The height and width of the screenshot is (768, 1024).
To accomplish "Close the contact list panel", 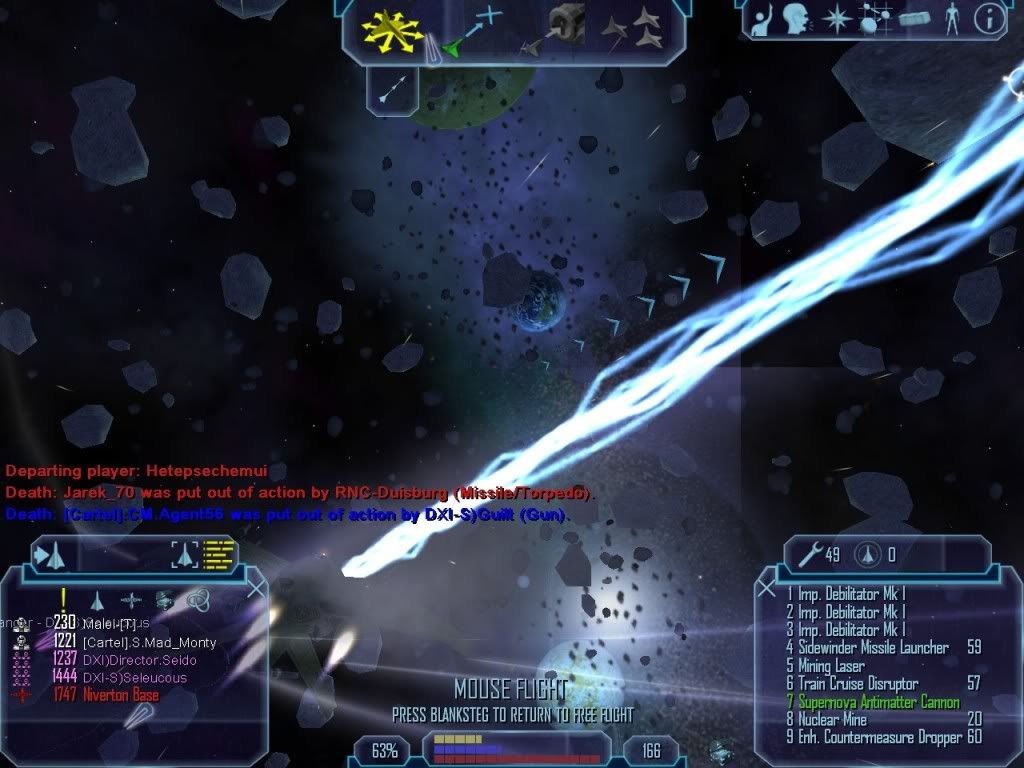I will [x=256, y=589].
